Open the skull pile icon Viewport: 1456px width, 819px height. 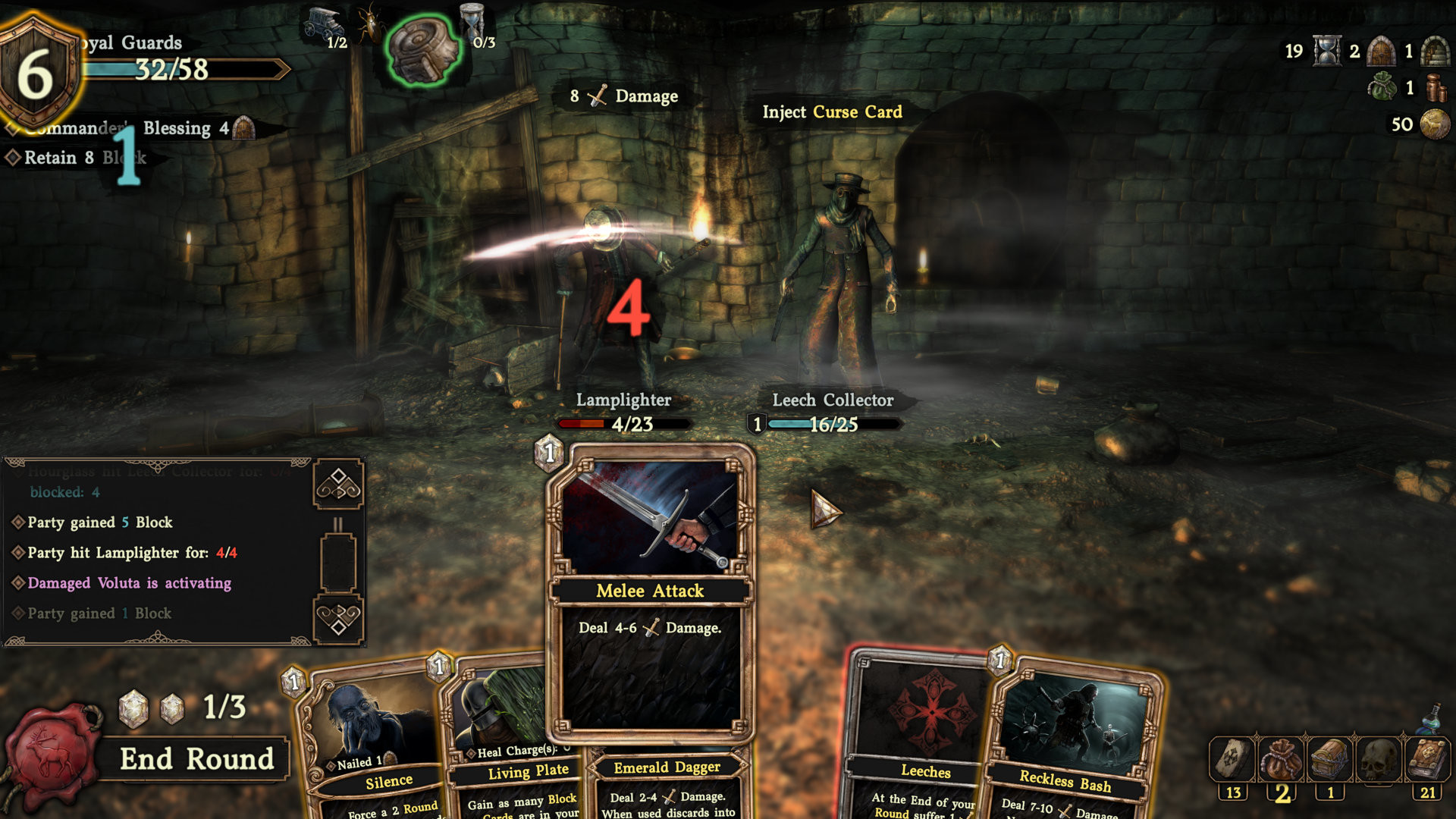tap(1378, 760)
